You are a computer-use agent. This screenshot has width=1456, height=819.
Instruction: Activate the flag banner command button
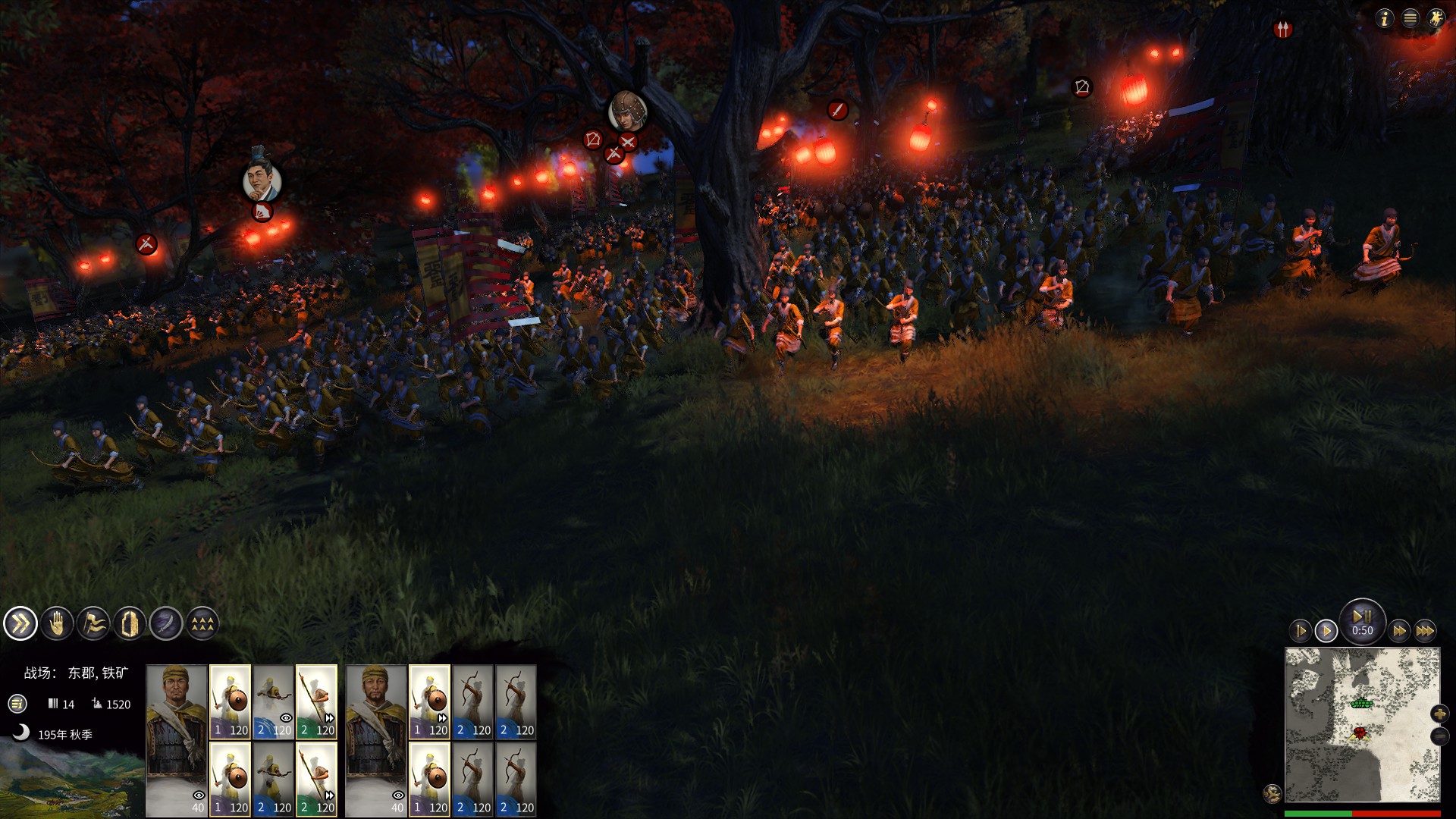tap(93, 624)
